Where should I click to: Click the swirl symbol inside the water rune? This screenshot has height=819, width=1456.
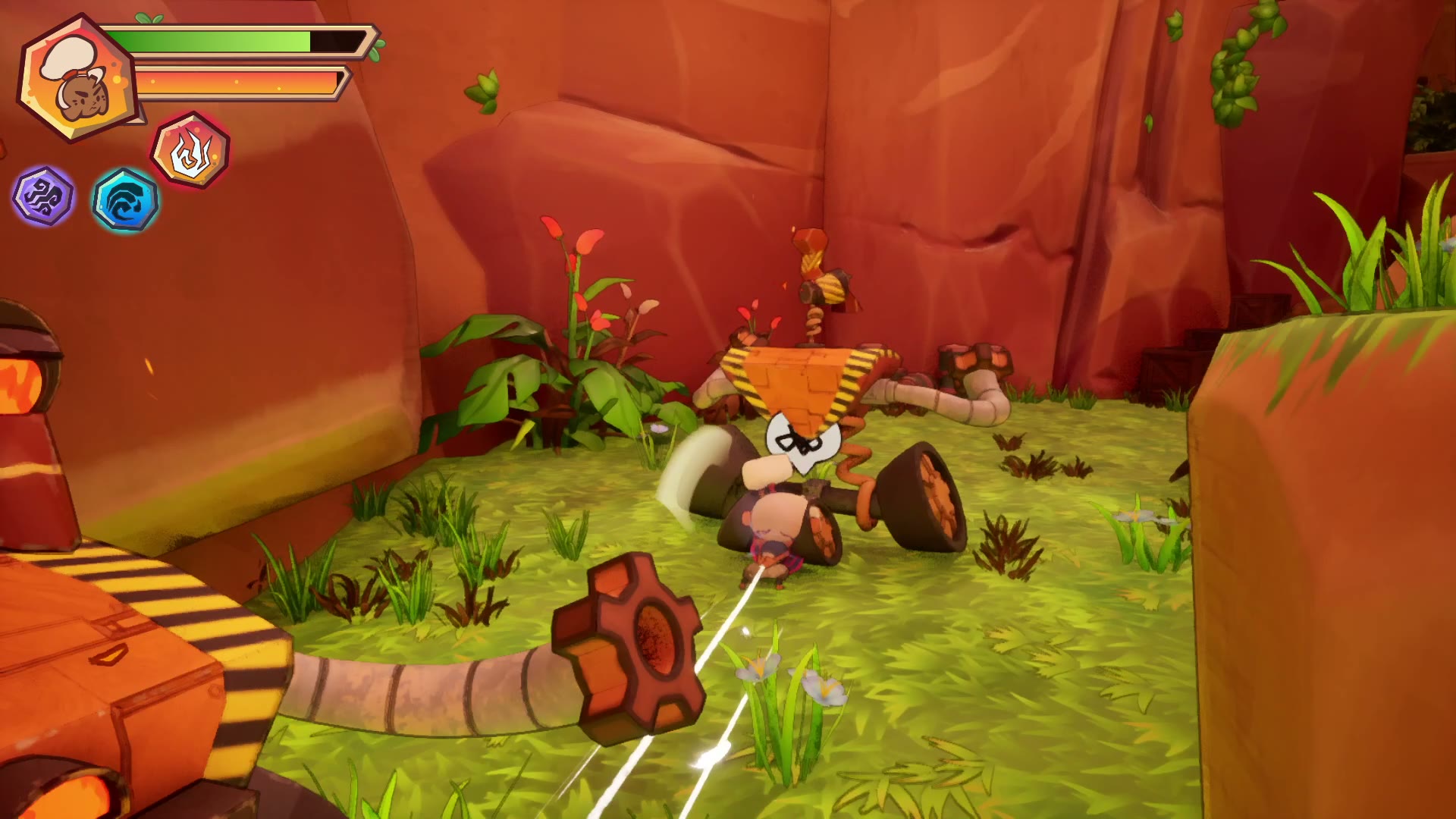coord(125,199)
